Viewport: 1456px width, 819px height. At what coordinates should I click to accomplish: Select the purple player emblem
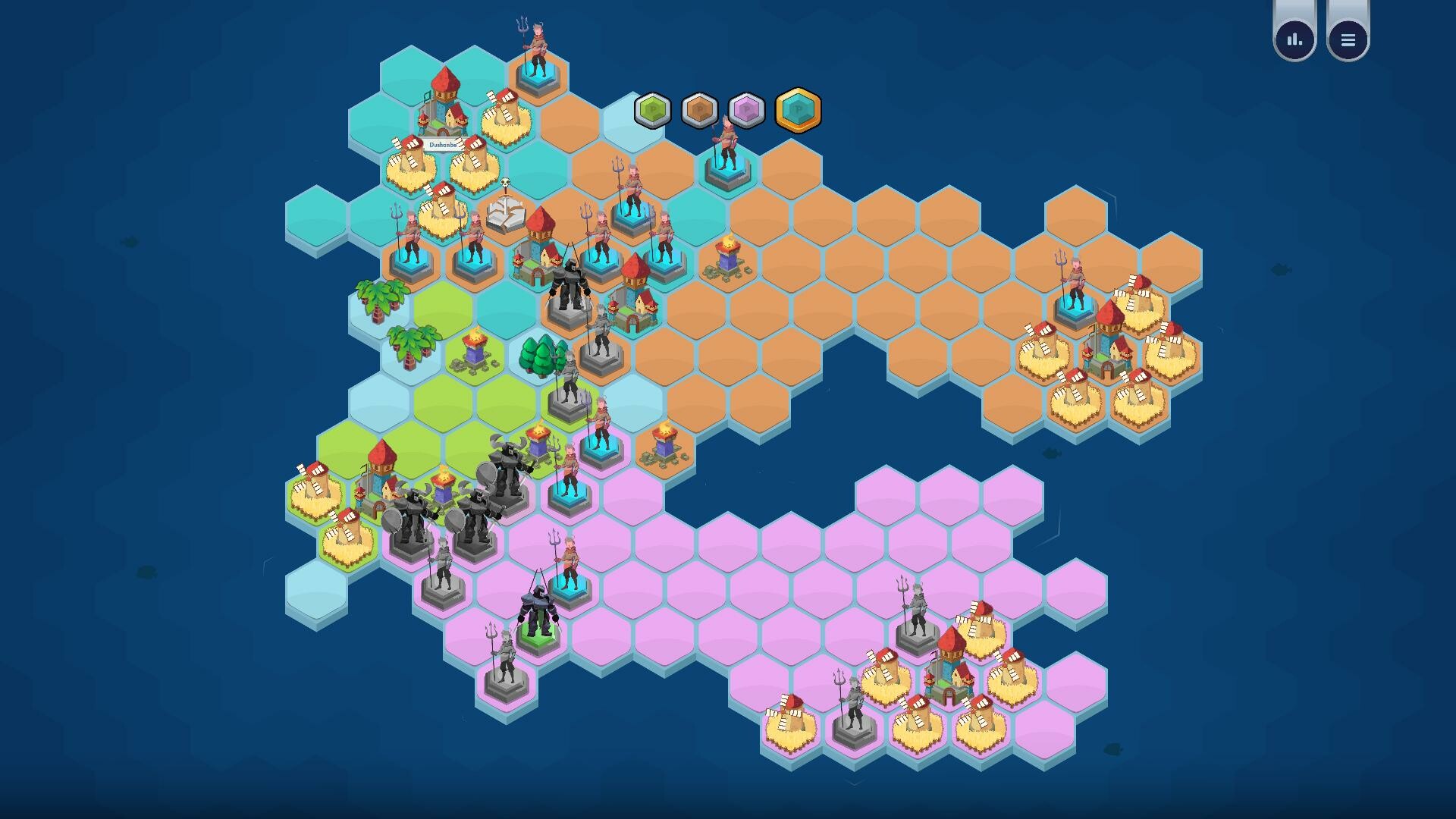click(x=748, y=110)
